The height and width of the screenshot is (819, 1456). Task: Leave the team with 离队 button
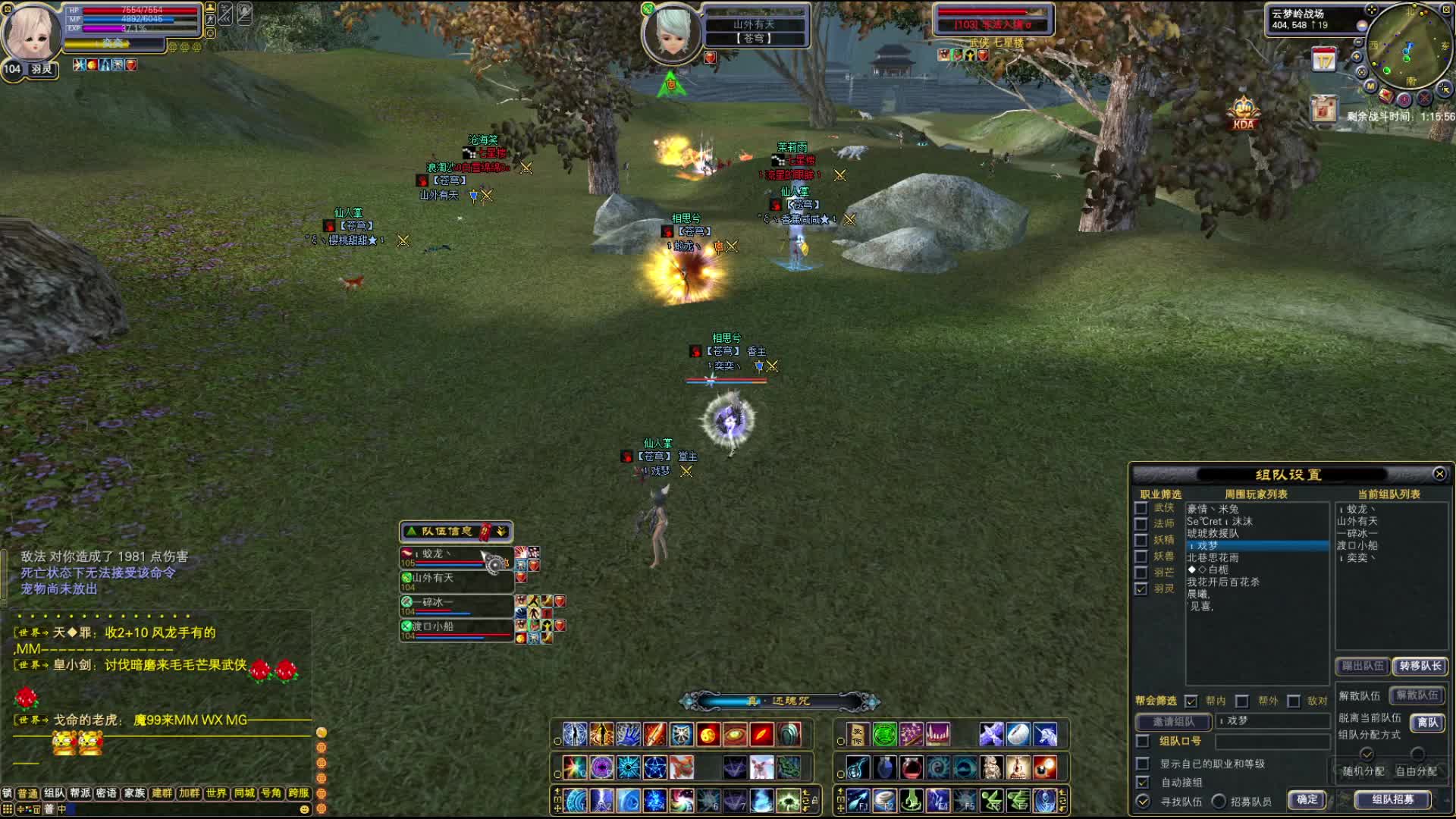(x=1427, y=723)
